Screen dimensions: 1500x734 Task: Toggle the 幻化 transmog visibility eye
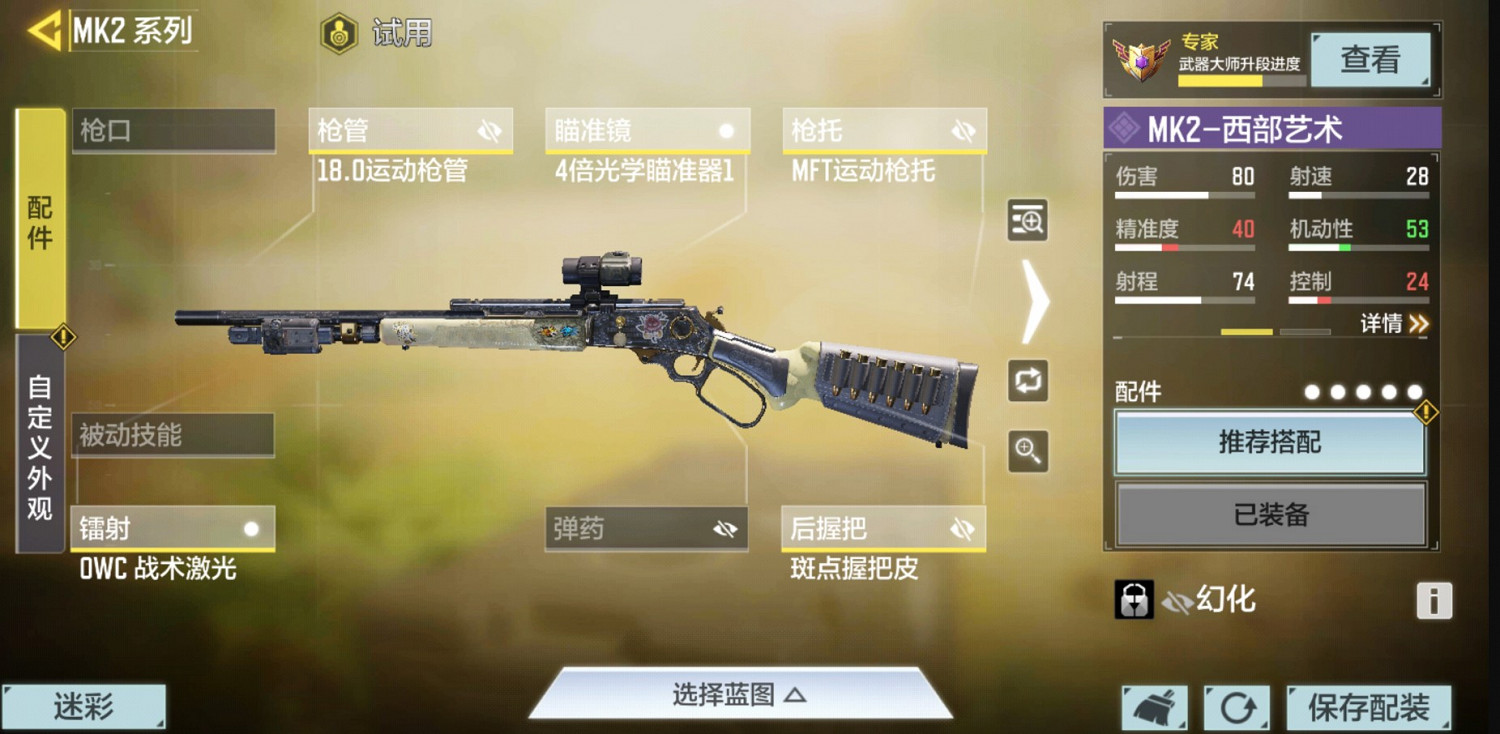coord(1180,600)
